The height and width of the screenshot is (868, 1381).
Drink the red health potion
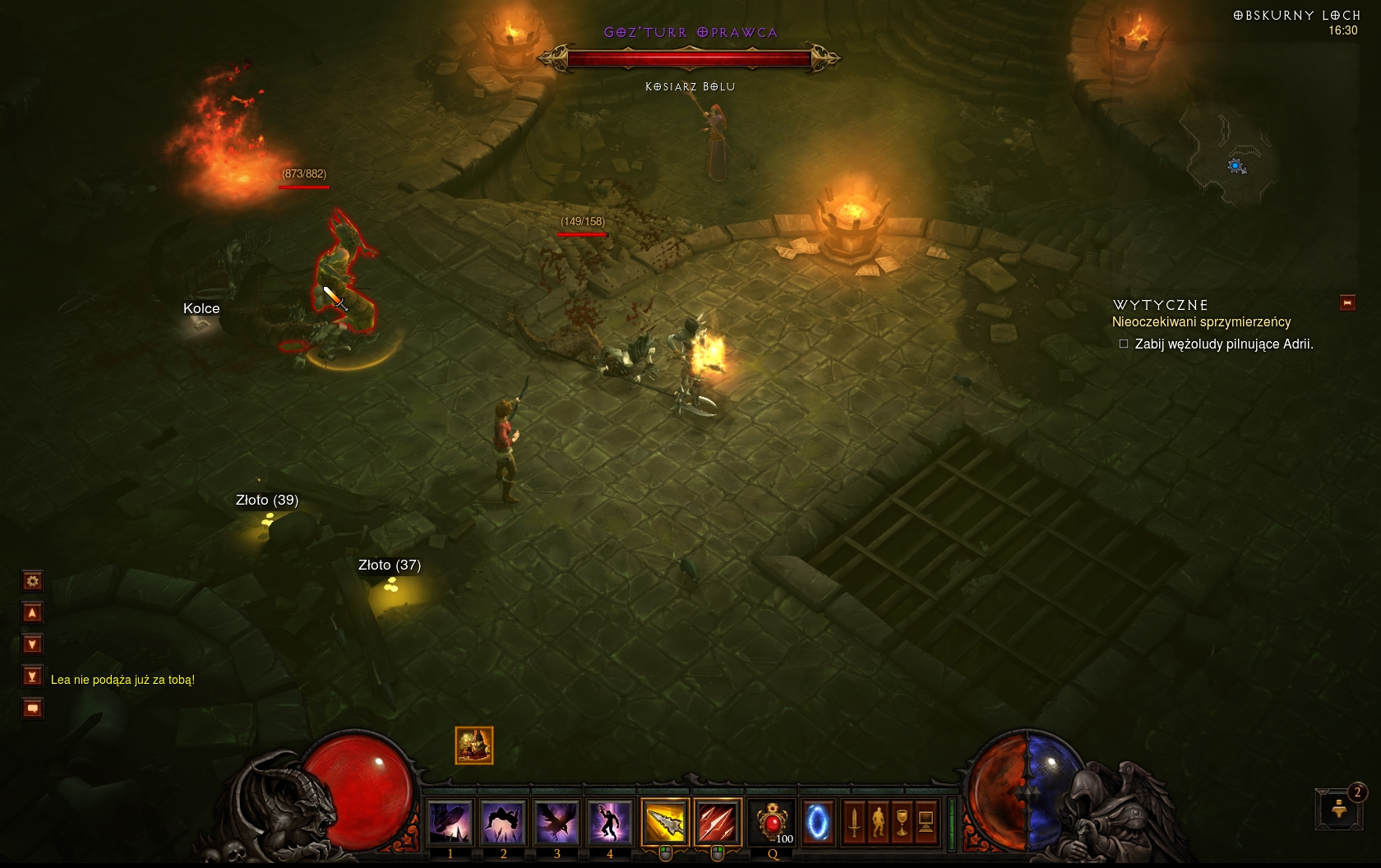click(773, 822)
